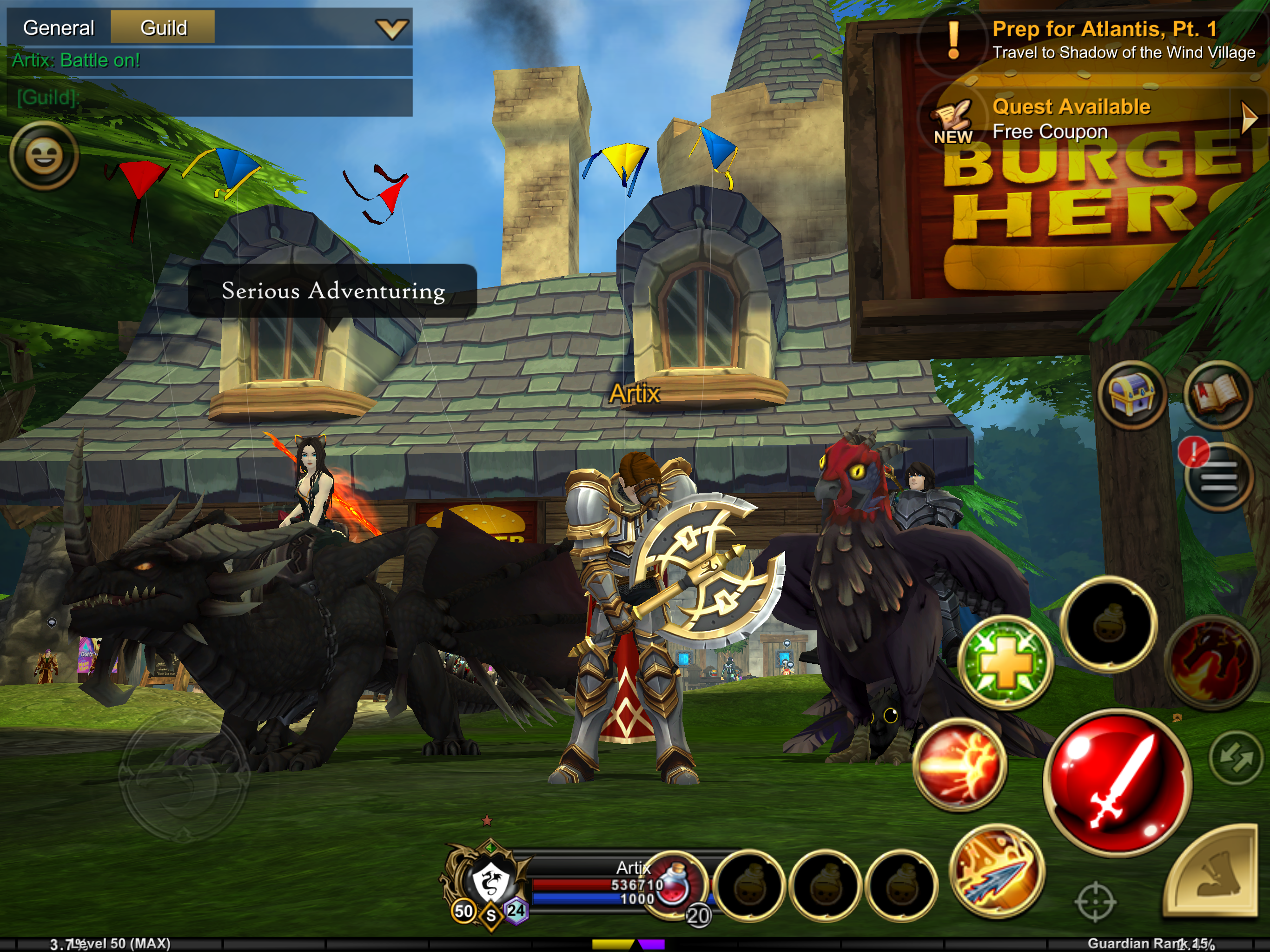Switch to the Guild chat tab

click(x=163, y=27)
